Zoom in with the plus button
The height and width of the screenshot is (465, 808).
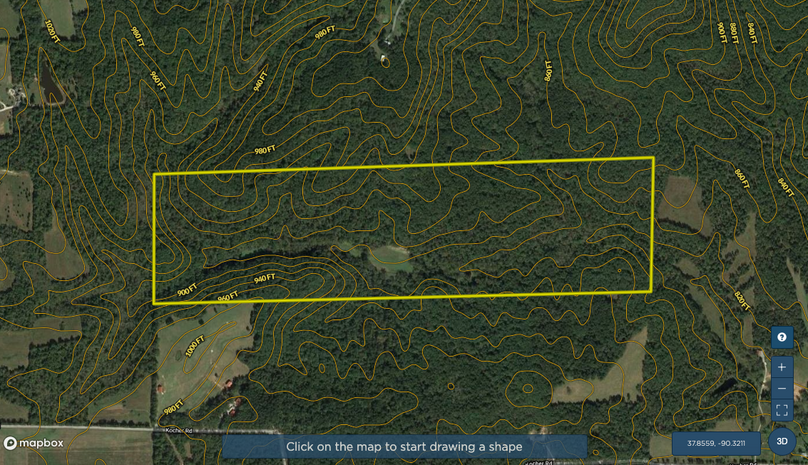782,367
